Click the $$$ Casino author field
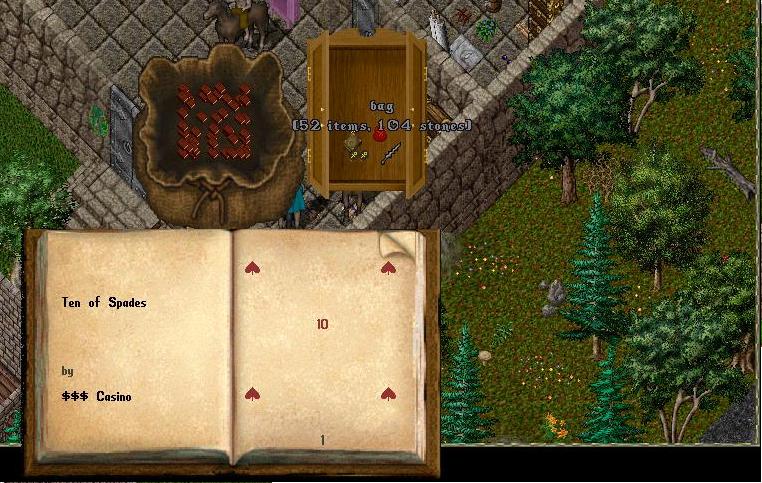This screenshot has width=762, height=483. click(x=96, y=397)
